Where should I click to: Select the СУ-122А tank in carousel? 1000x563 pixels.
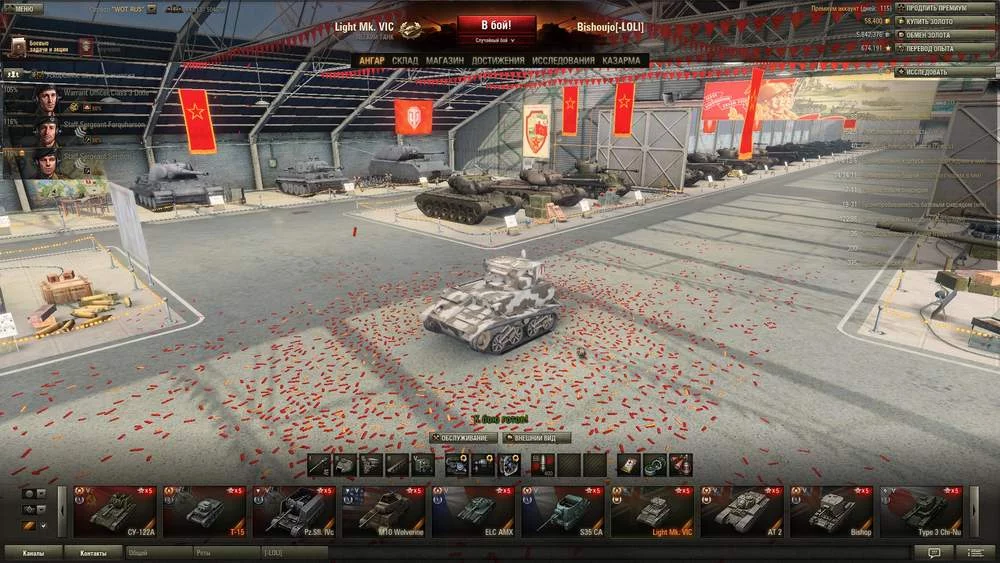(114, 511)
